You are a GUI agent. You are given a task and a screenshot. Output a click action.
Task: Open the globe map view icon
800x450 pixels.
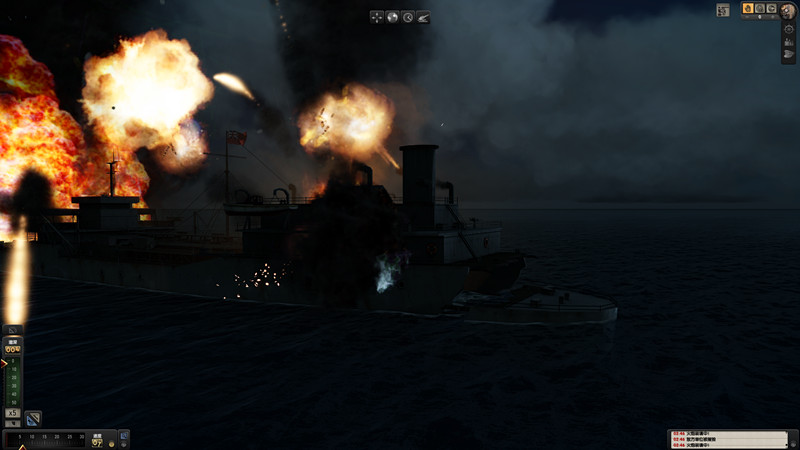click(392, 17)
